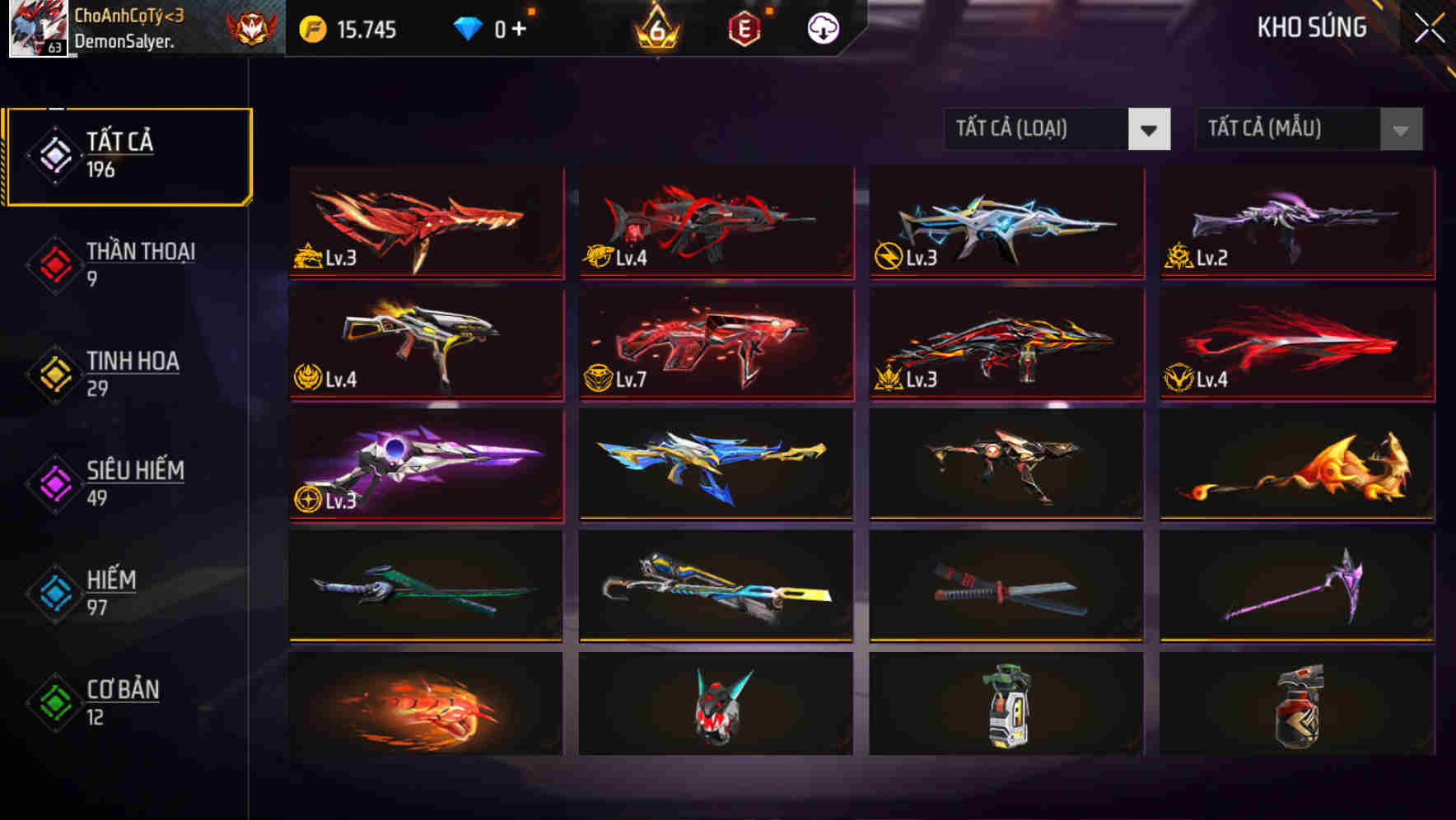Open the cloud download icon
The image size is (1456, 820).
[x=822, y=27]
